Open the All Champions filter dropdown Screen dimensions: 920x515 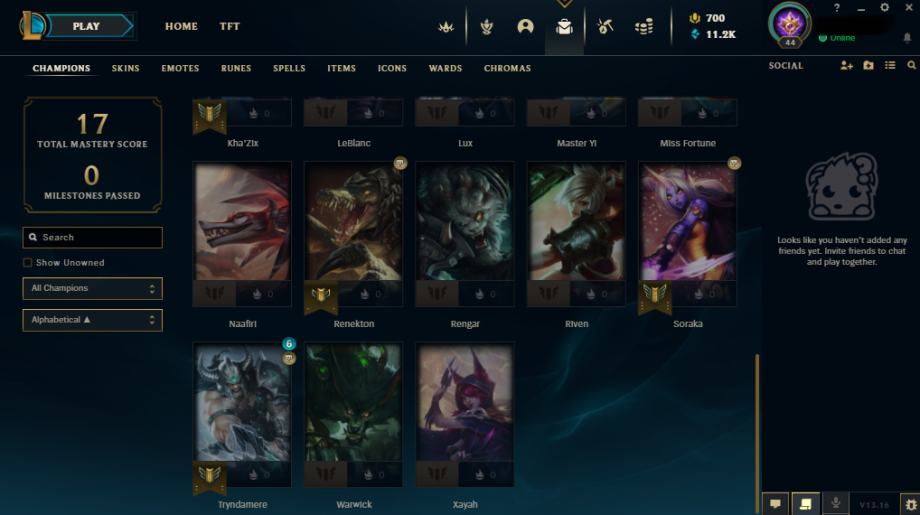[x=93, y=289]
